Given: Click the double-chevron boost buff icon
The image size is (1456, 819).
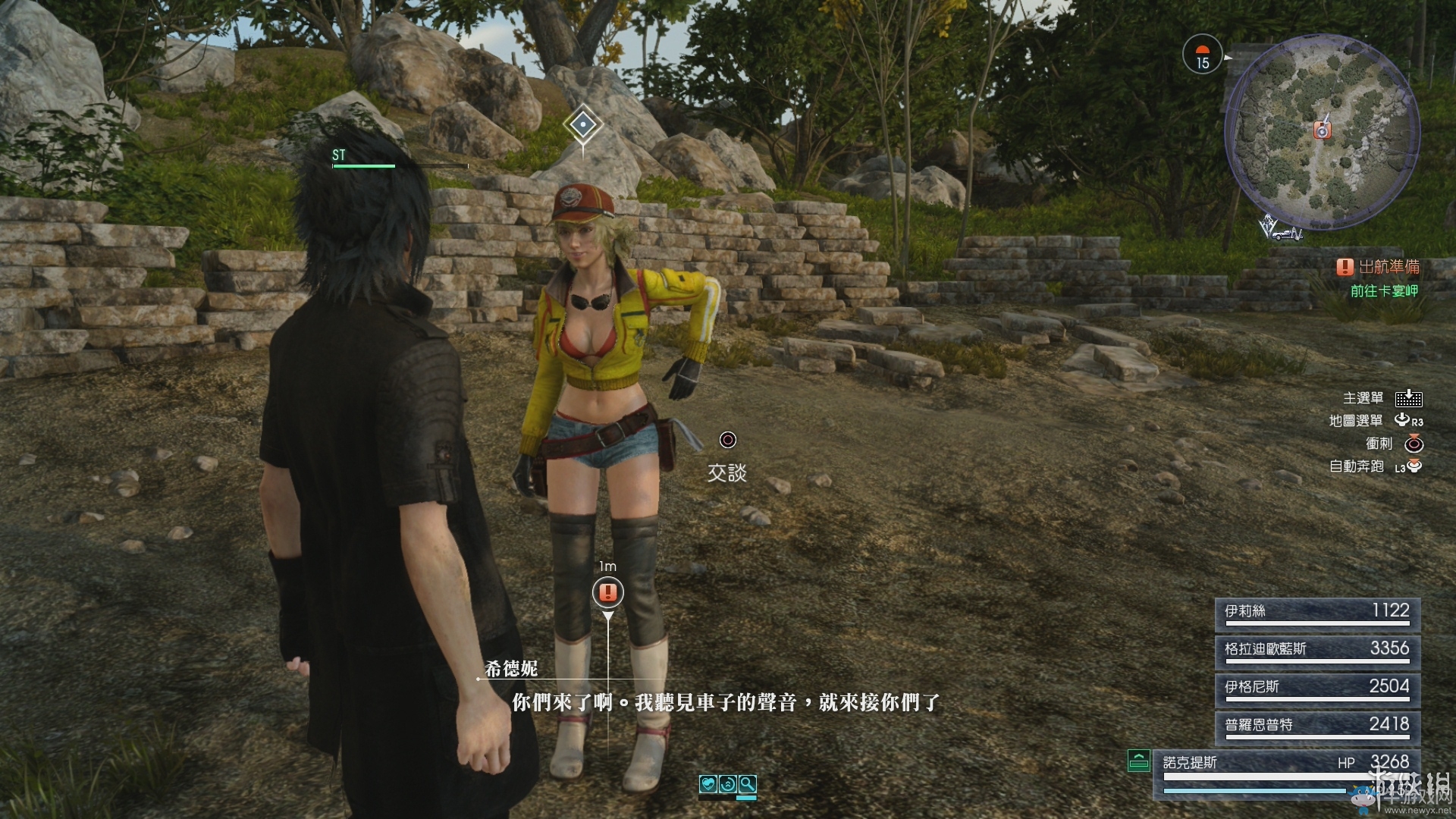Looking at the screenshot, I should pyautogui.click(x=728, y=784).
